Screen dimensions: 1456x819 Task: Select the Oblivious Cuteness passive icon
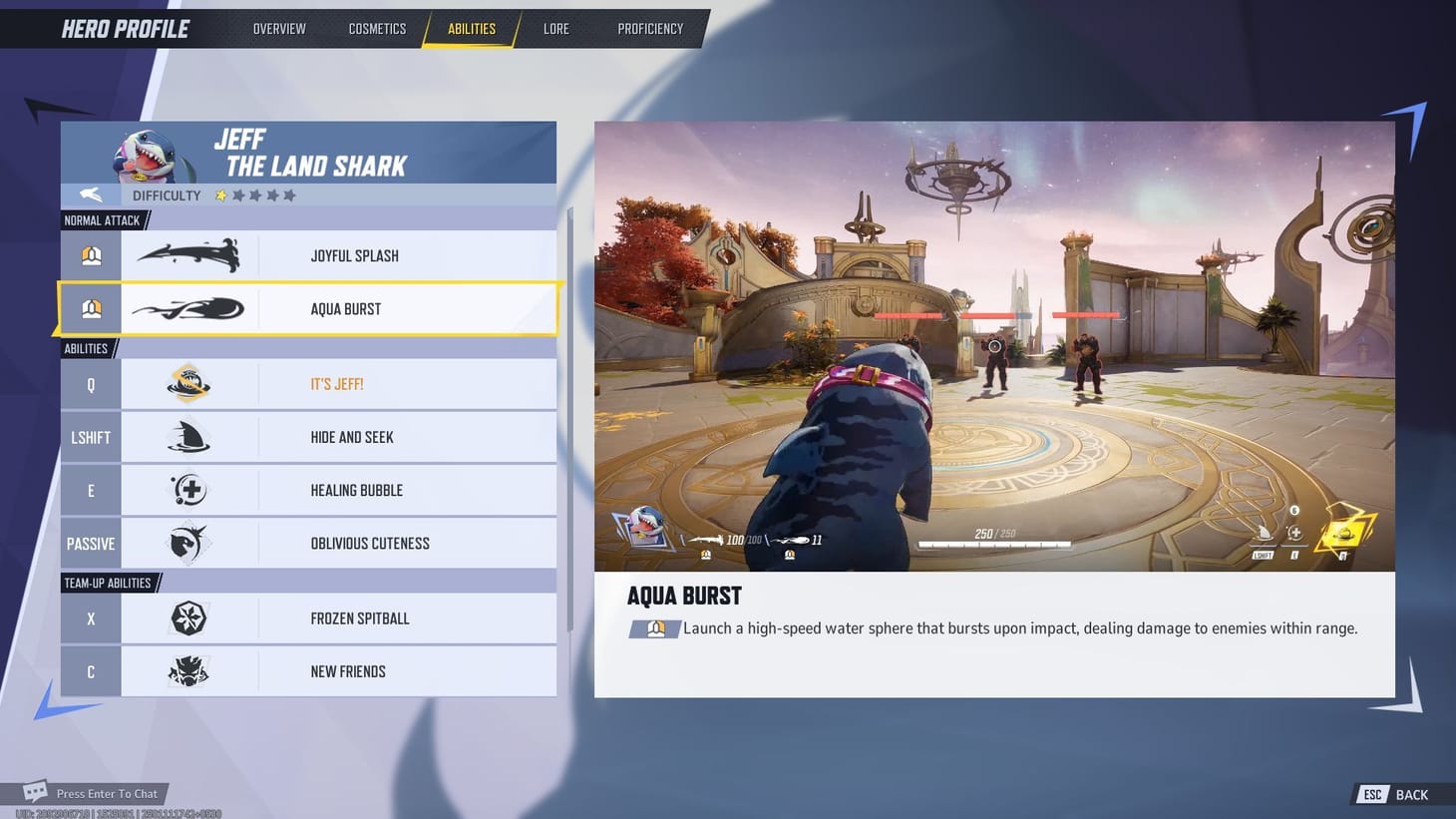(x=189, y=543)
